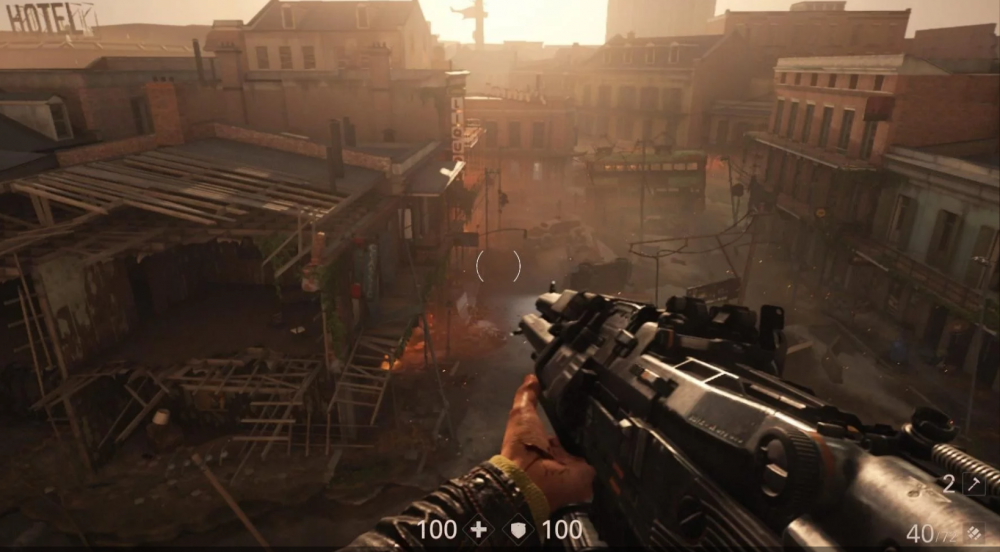Click the hatchet icon in the HUD
1000x552 pixels.
pos(974,484)
